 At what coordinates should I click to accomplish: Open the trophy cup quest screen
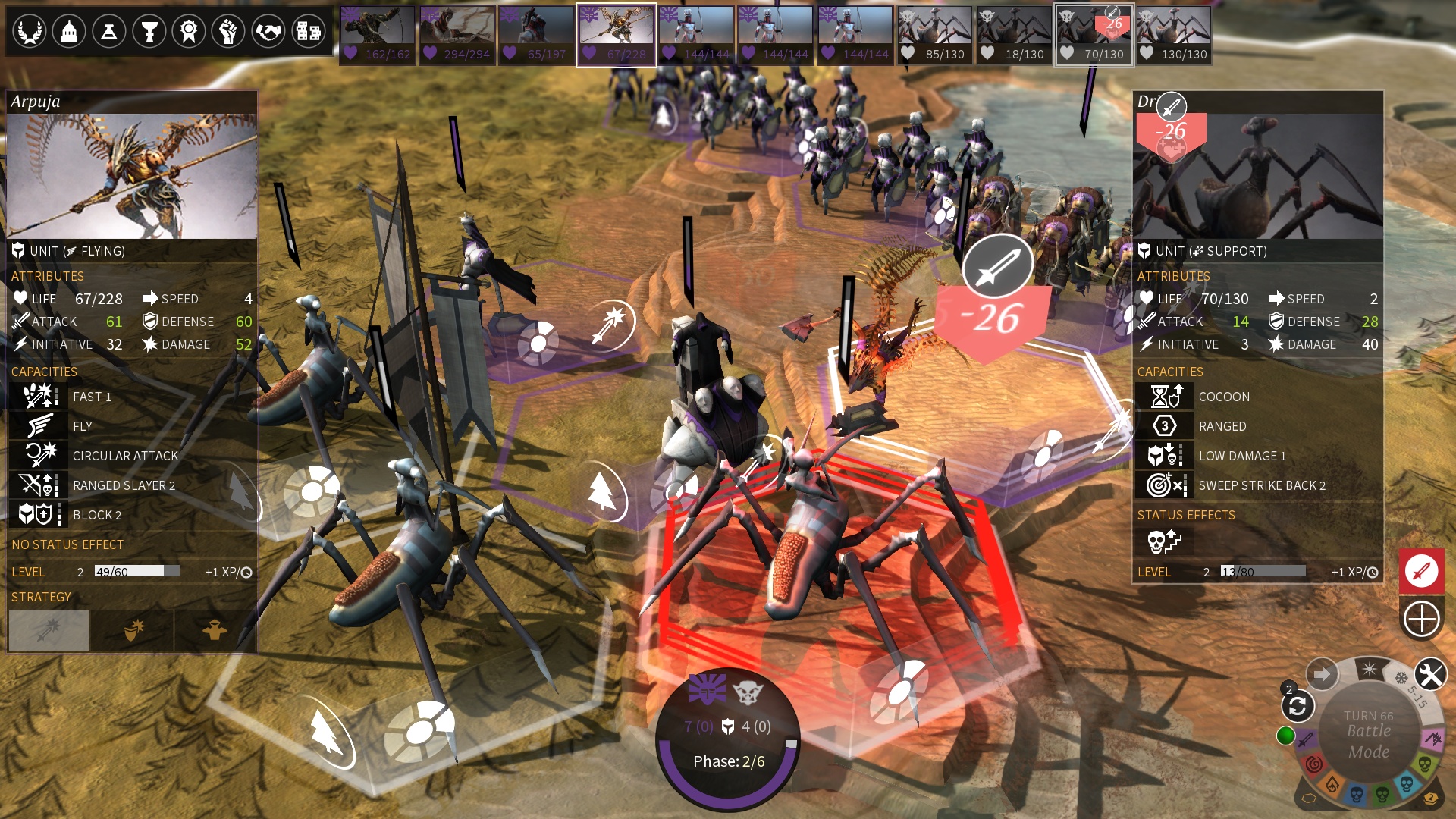(149, 32)
